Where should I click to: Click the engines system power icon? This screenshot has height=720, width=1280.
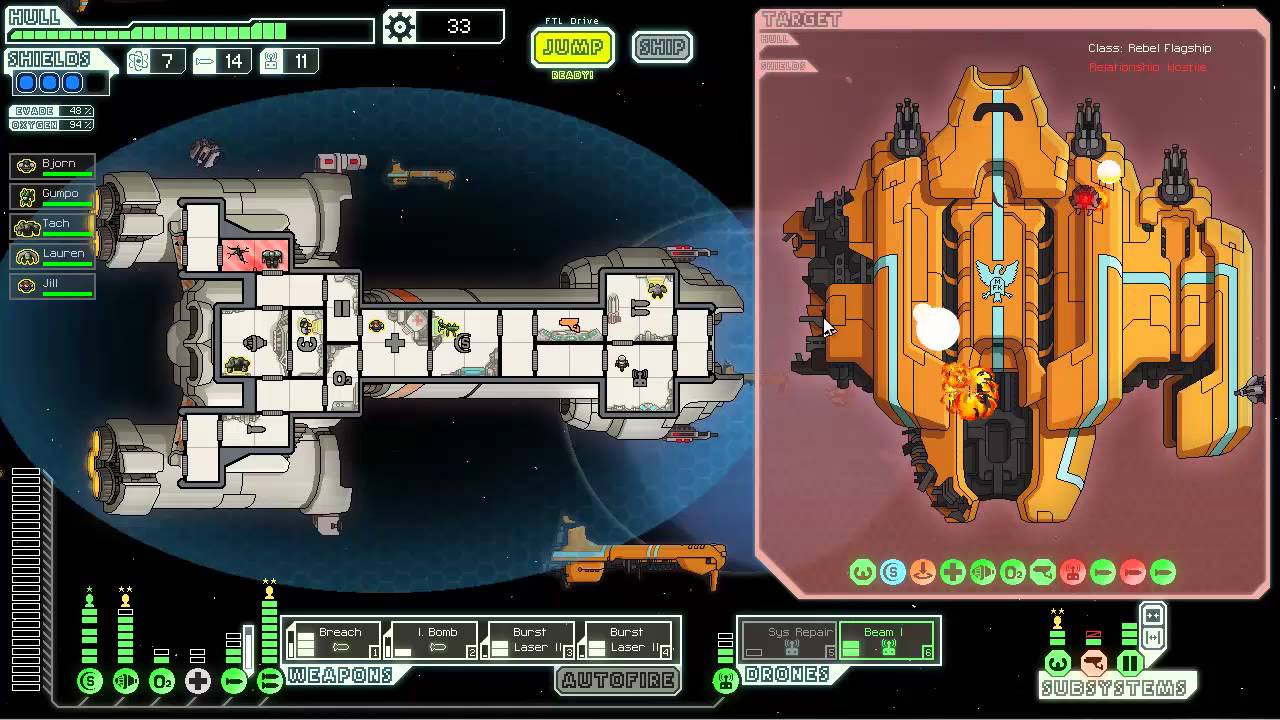pyautogui.click(x=126, y=682)
